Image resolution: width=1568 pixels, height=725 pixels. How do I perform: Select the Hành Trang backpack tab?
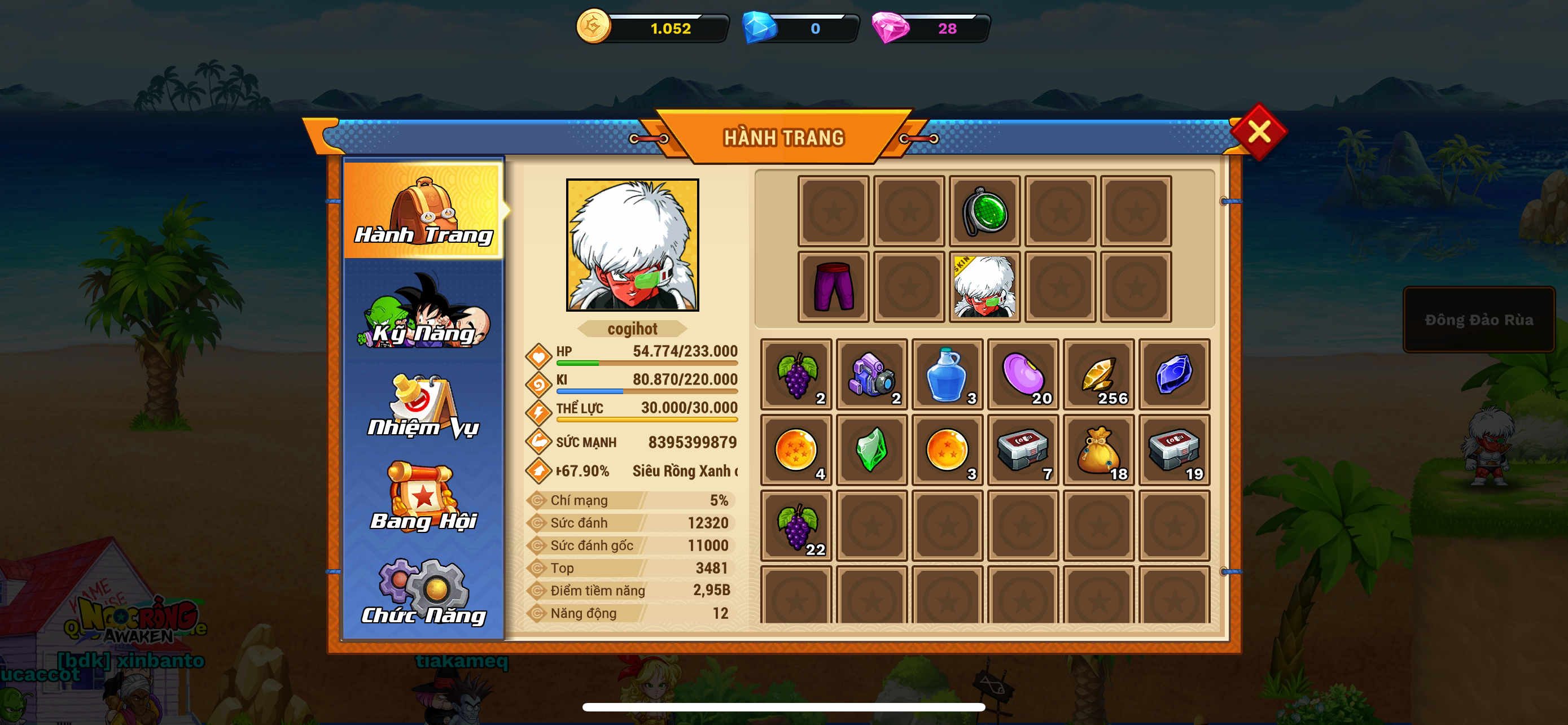pyautogui.click(x=424, y=210)
